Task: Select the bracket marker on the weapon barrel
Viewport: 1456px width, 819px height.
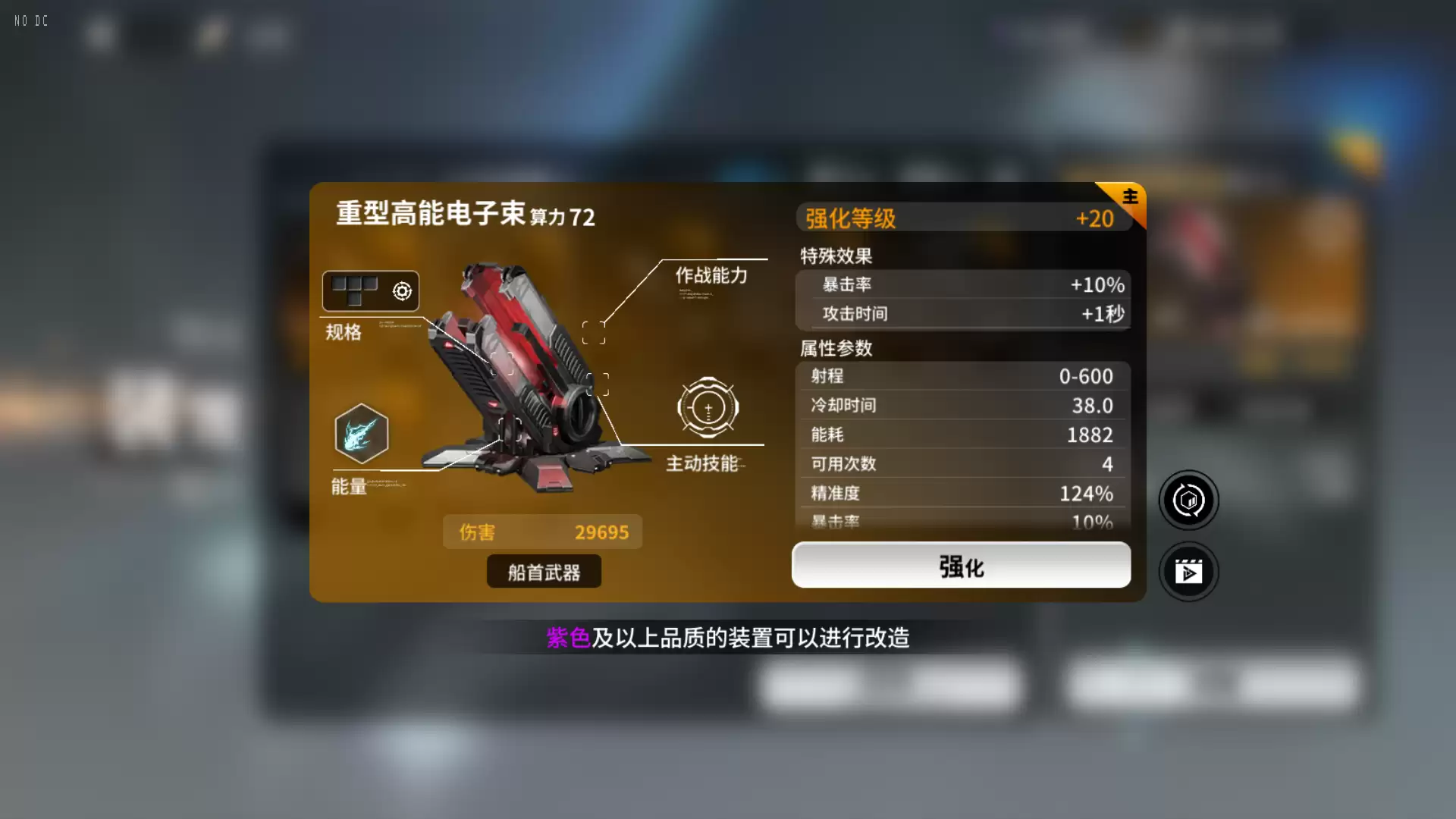Action: point(598,384)
